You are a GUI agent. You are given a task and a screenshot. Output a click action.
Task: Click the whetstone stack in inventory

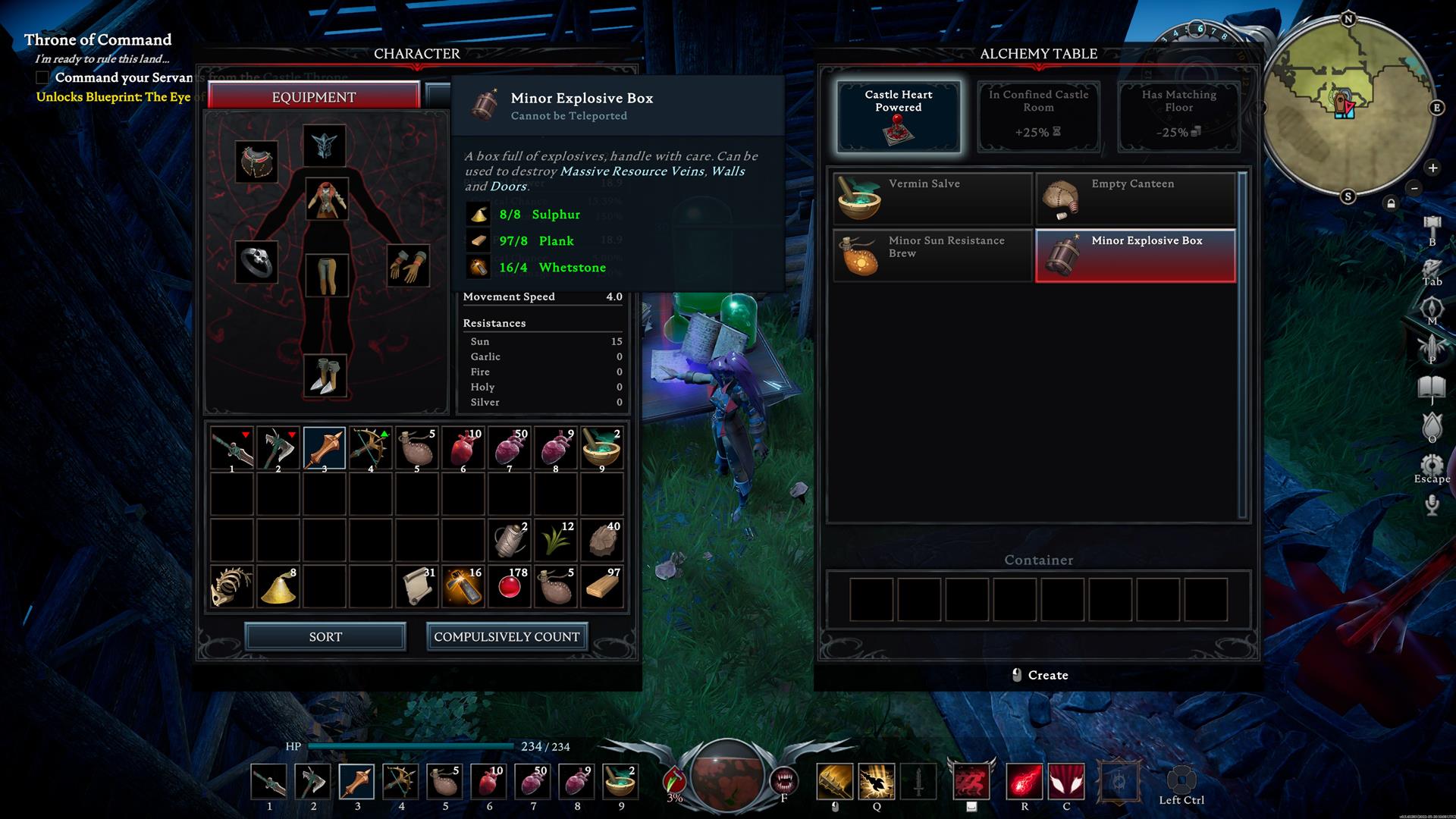[464, 586]
